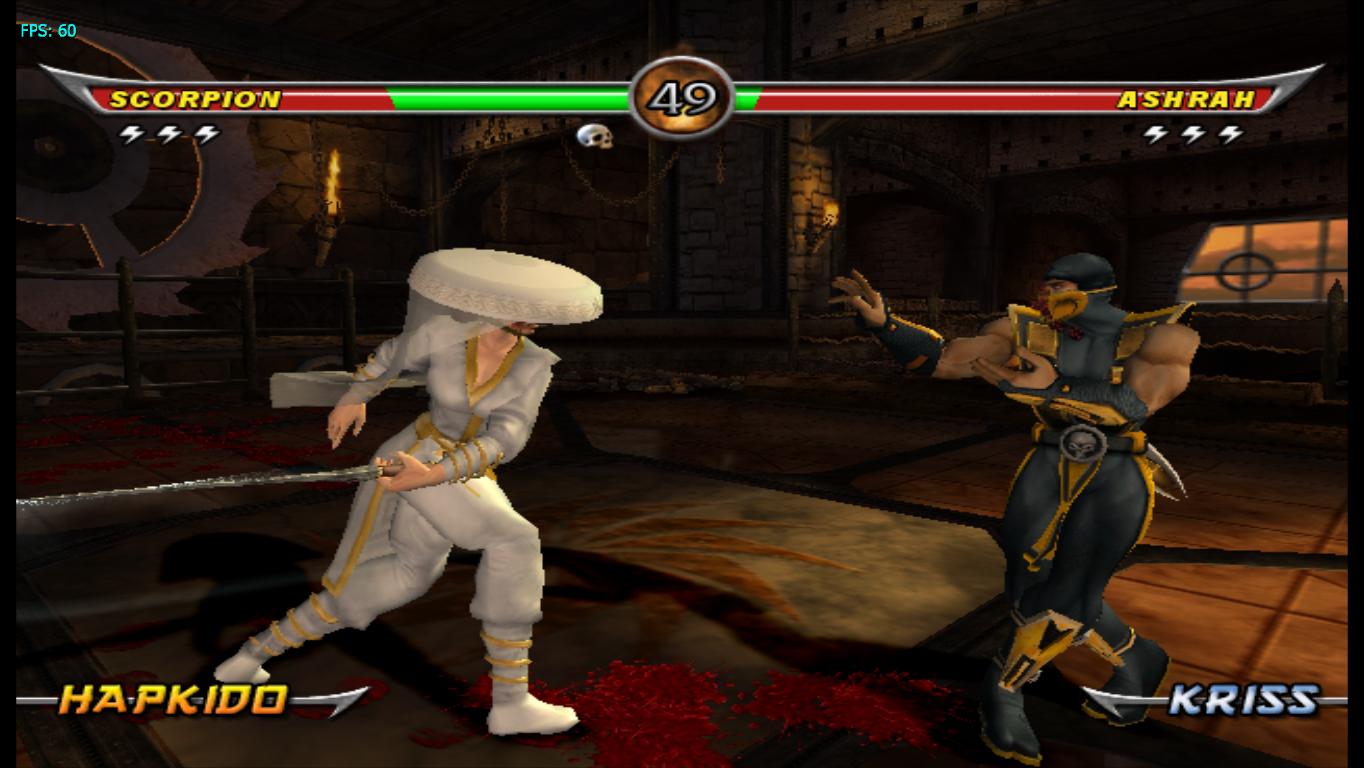Select the first lightning bolt under SCORPION
Image resolution: width=1364 pixels, height=768 pixels.
pos(133,131)
